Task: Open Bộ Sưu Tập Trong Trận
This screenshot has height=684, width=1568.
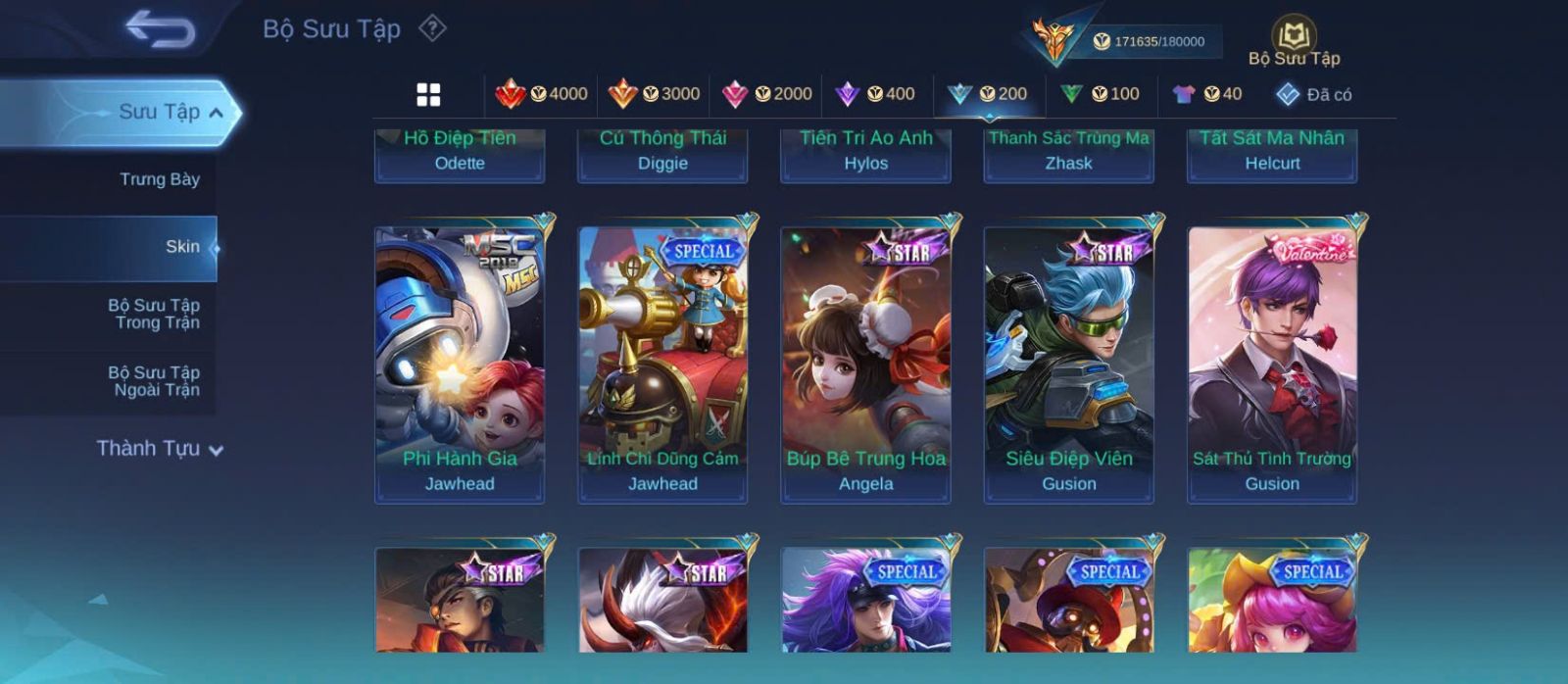Action: (x=154, y=314)
